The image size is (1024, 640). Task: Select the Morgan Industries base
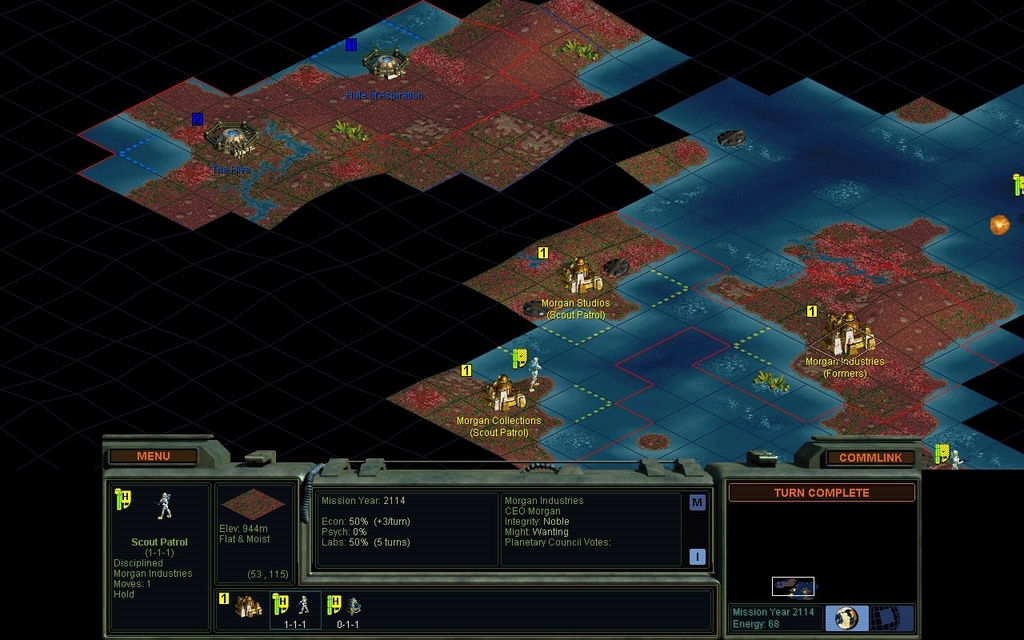point(846,333)
